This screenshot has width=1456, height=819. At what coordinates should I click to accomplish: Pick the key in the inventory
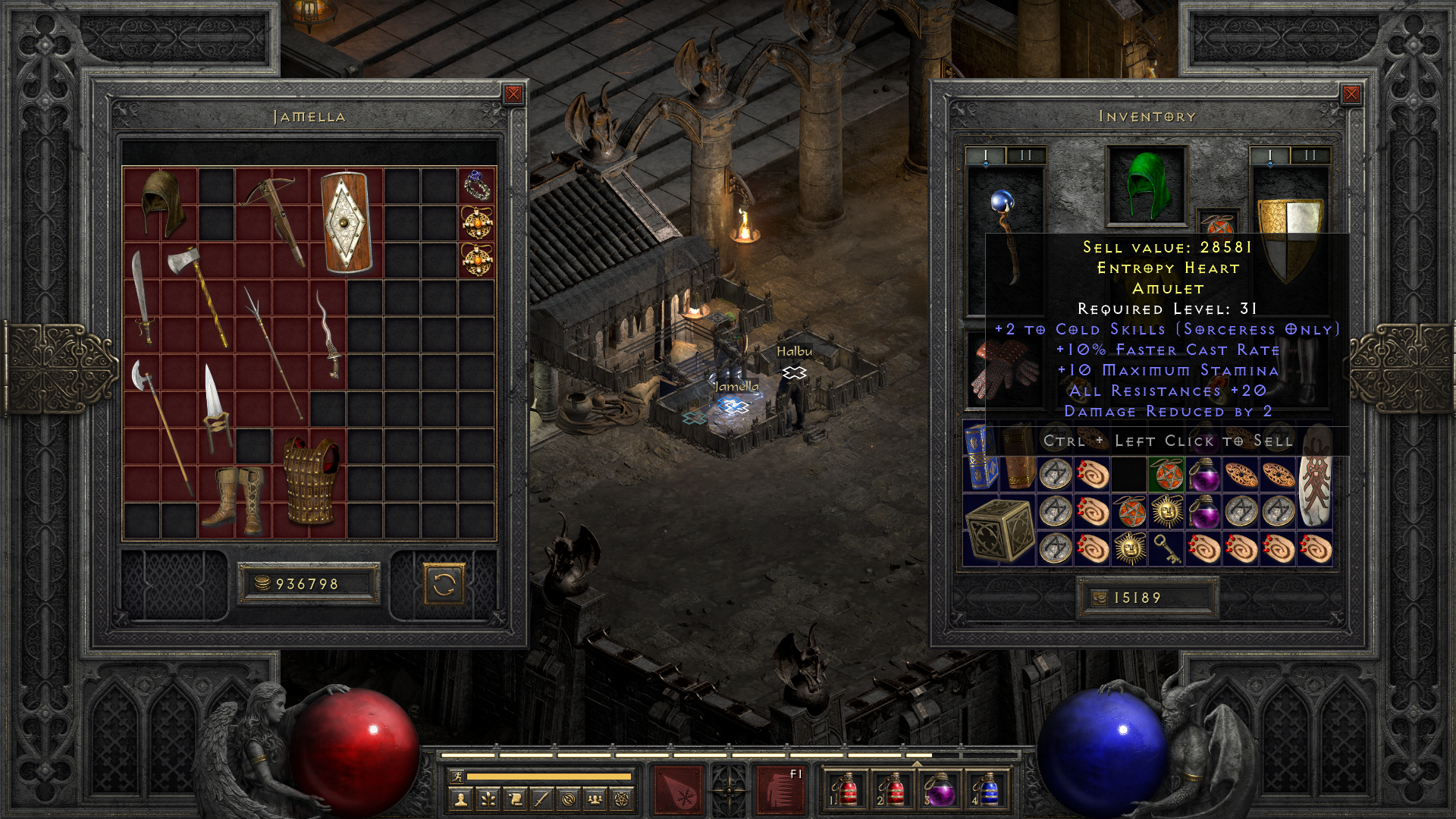pyautogui.click(x=1166, y=548)
